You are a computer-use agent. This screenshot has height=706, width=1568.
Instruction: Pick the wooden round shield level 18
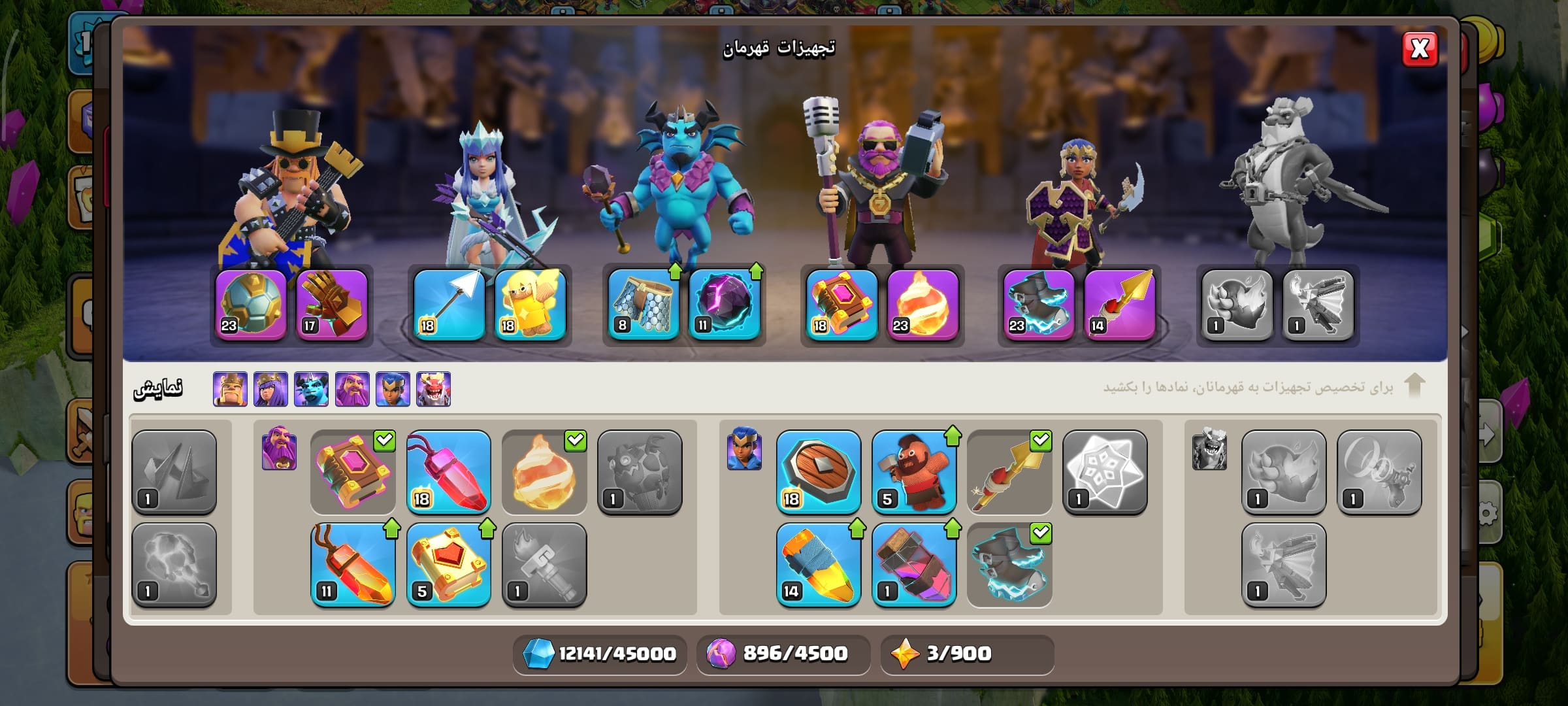(818, 472)
